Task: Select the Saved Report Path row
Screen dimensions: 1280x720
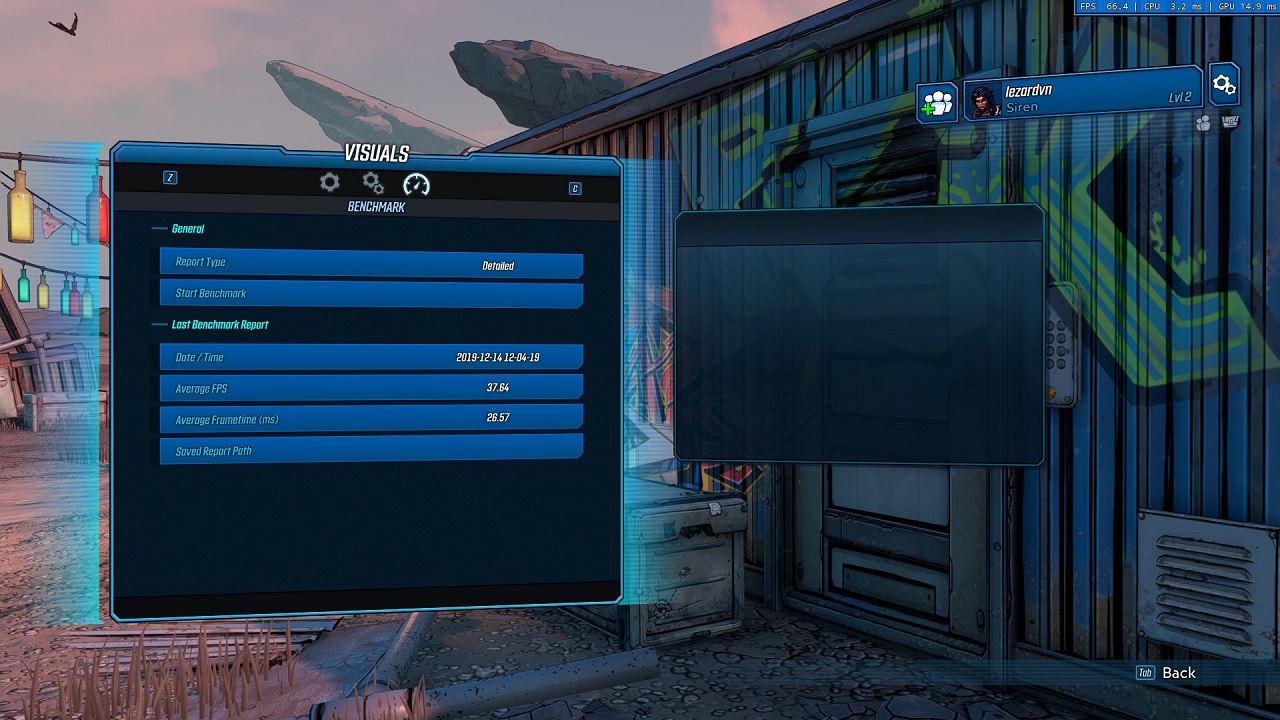Action: 371,450
